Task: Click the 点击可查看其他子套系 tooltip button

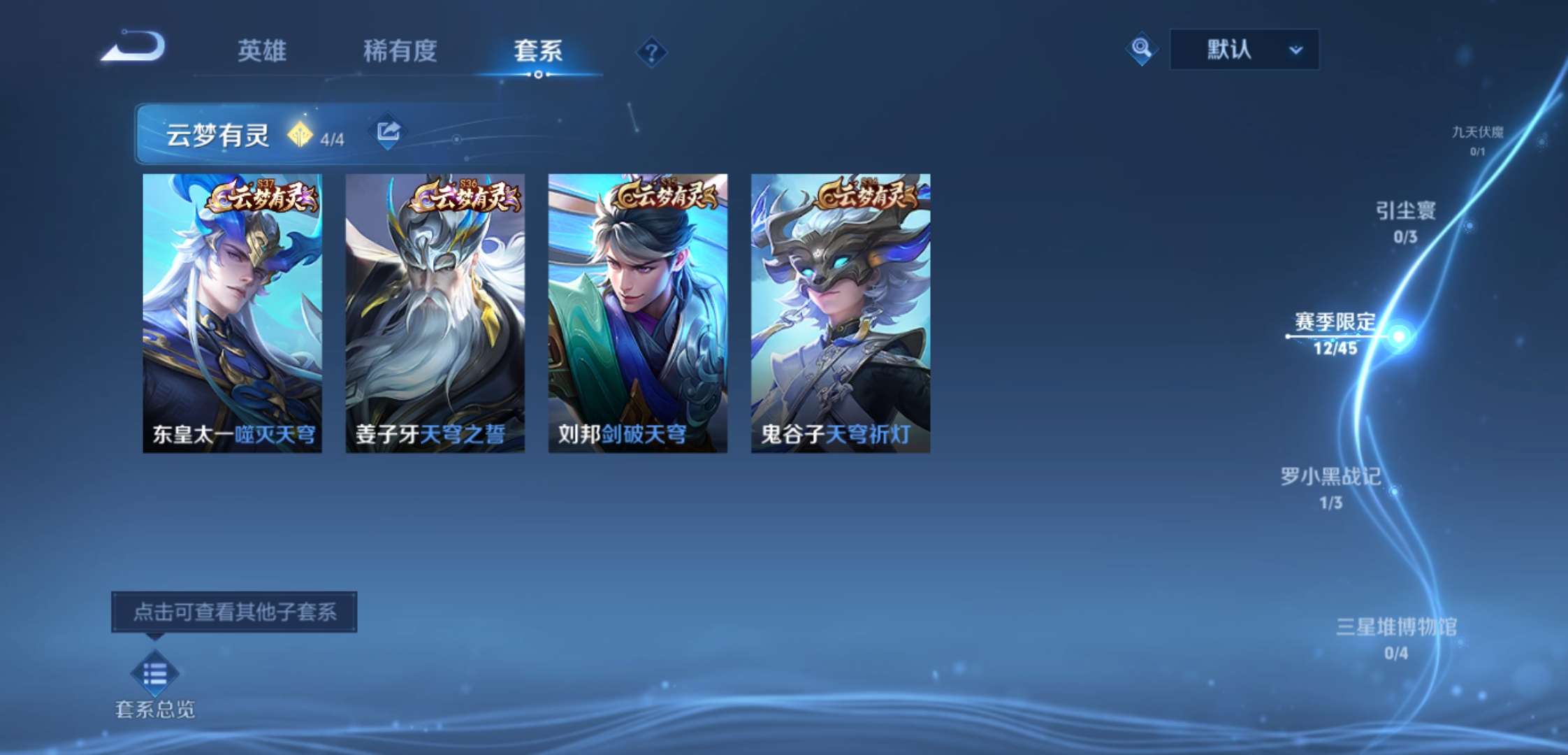Action: 235,613
